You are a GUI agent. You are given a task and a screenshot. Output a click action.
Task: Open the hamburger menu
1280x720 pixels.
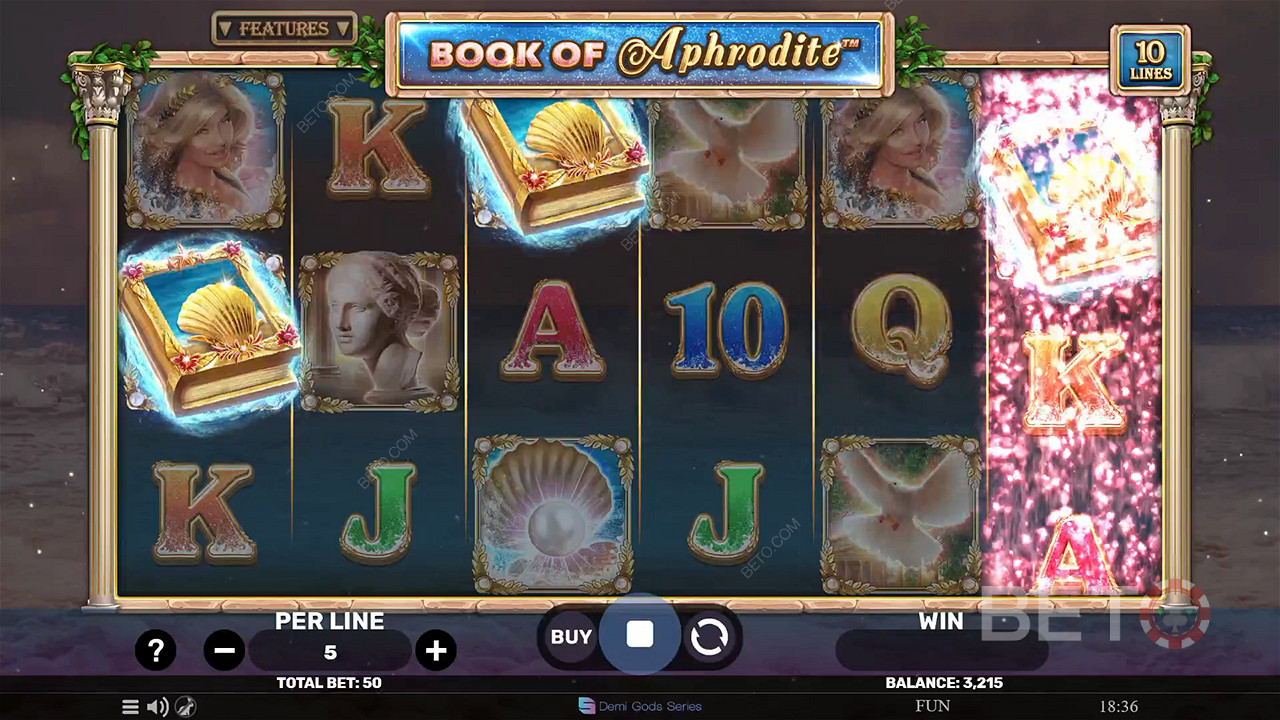130,707
